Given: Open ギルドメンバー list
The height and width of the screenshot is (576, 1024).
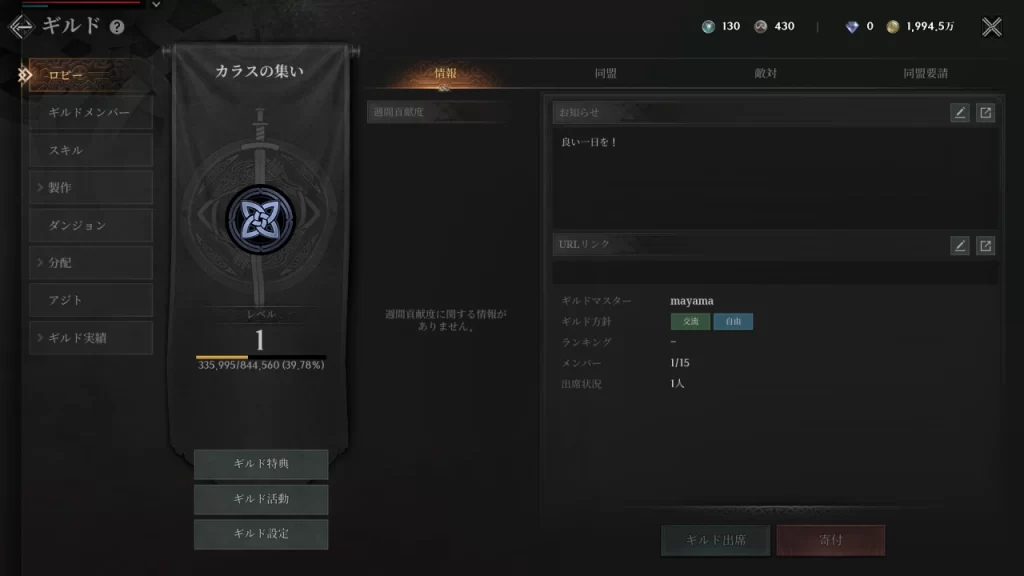Looking at the screenshot, I should coord(90,112).
